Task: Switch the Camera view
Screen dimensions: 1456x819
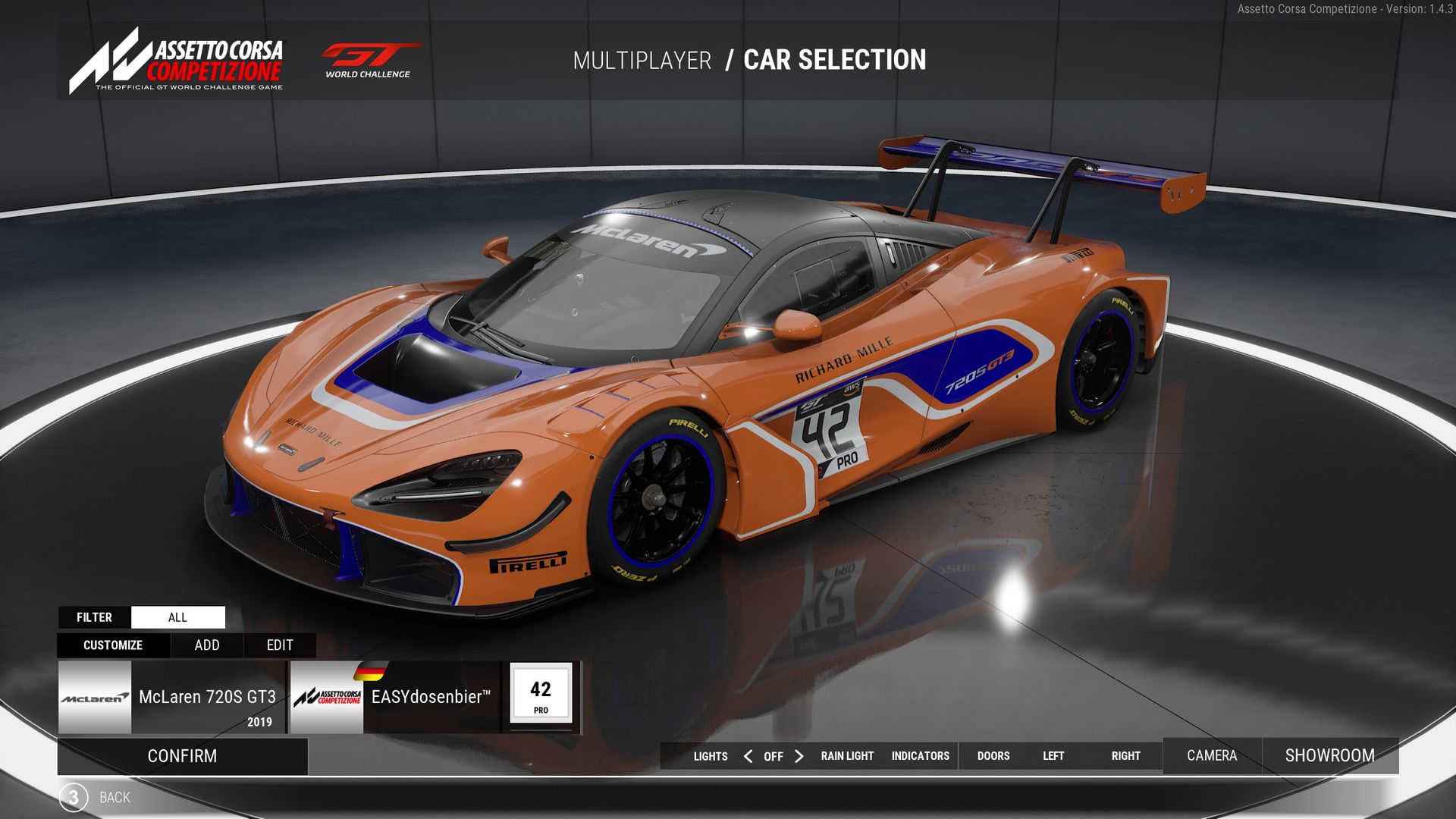Action: [1211, 756]
